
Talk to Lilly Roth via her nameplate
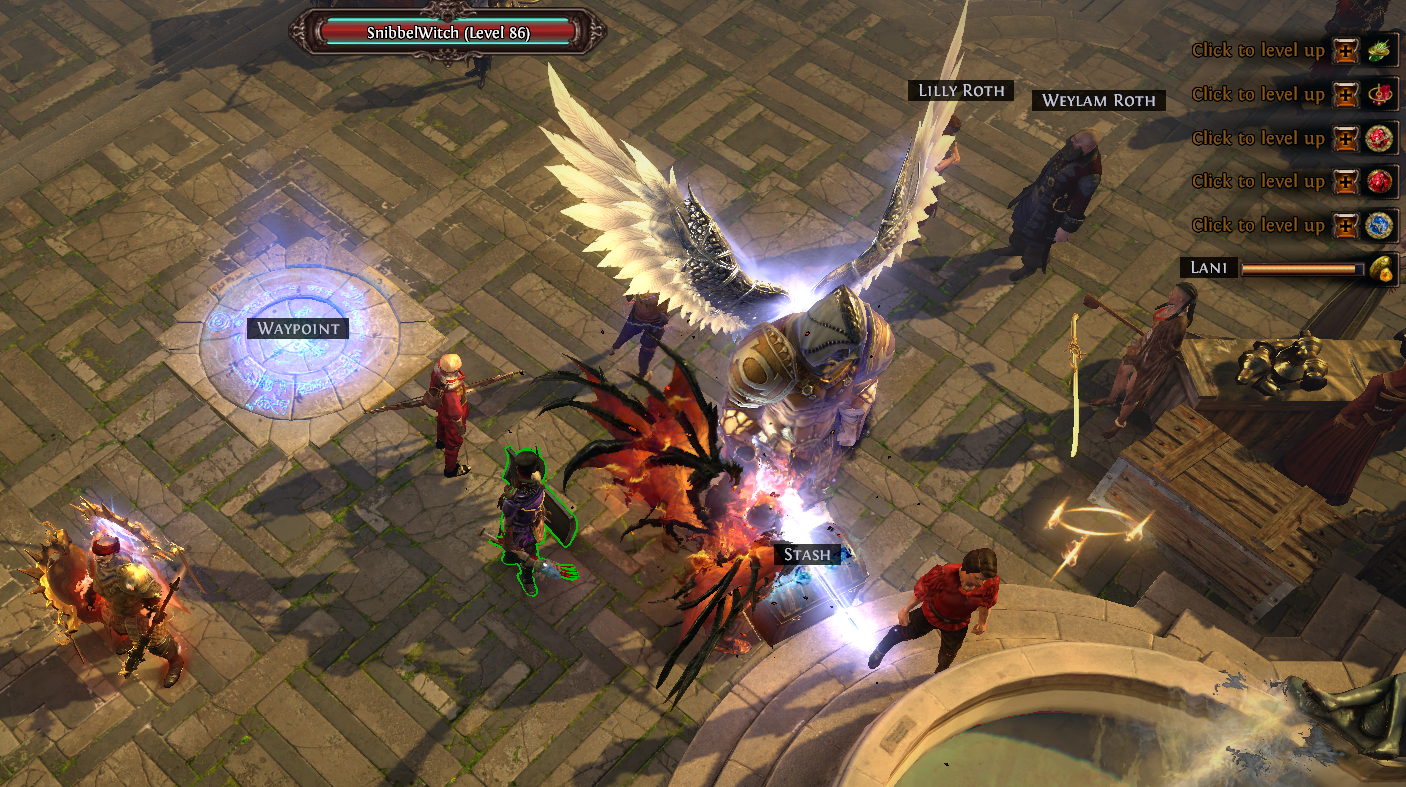pyautogui.click(x=961, y=91)
